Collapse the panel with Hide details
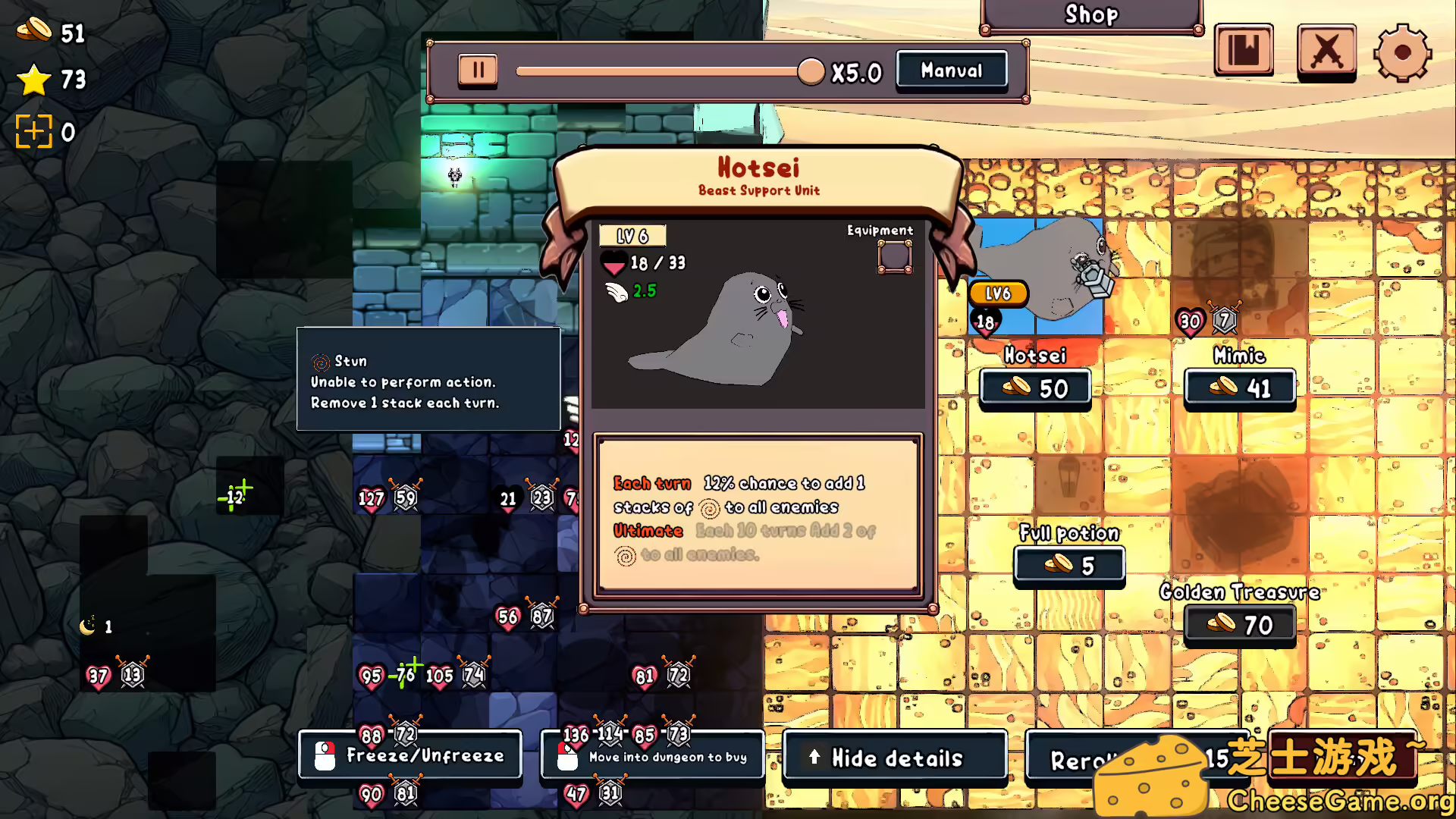 [895, 758]
